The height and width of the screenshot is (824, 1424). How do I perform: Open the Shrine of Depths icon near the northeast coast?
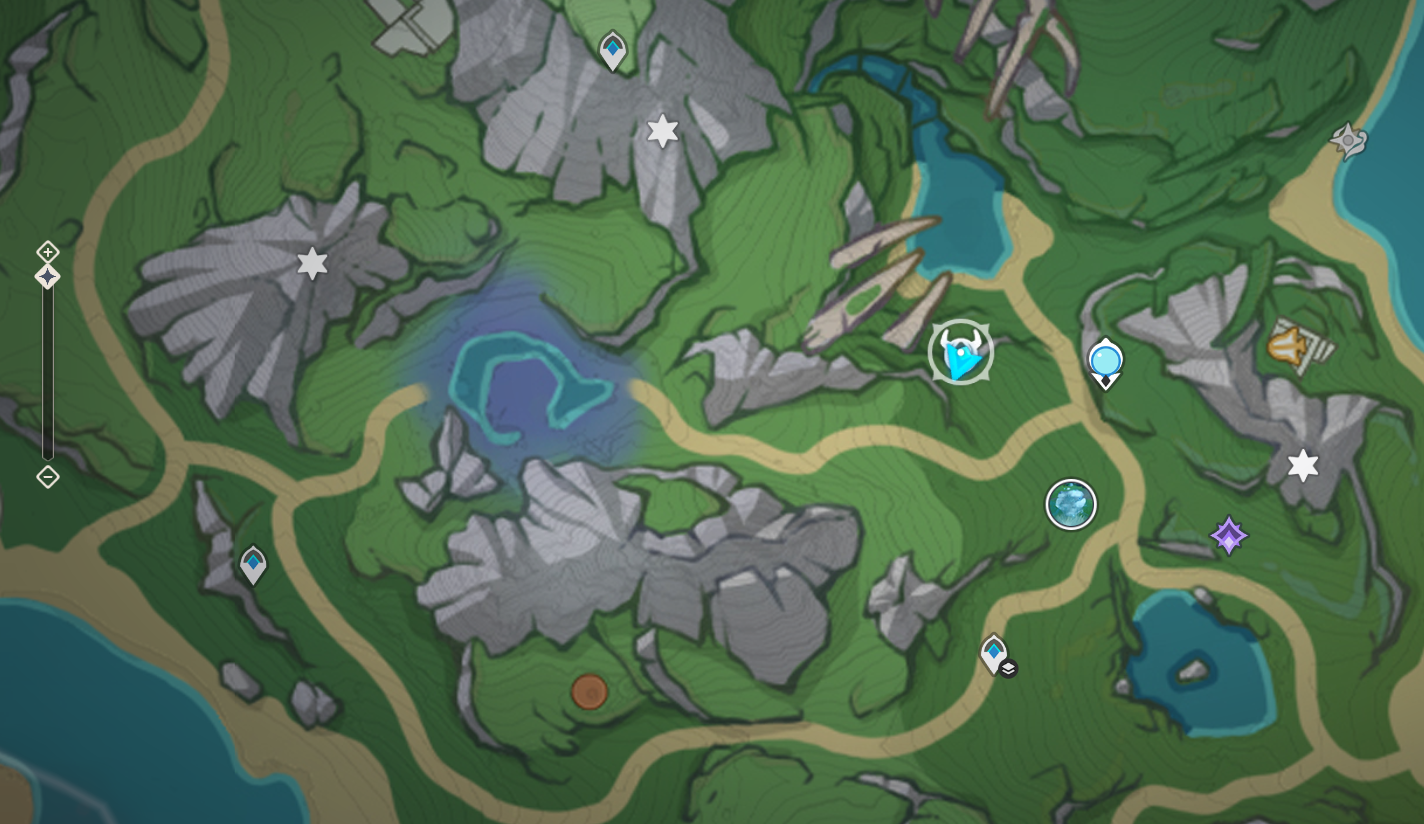pos(1350,142)
